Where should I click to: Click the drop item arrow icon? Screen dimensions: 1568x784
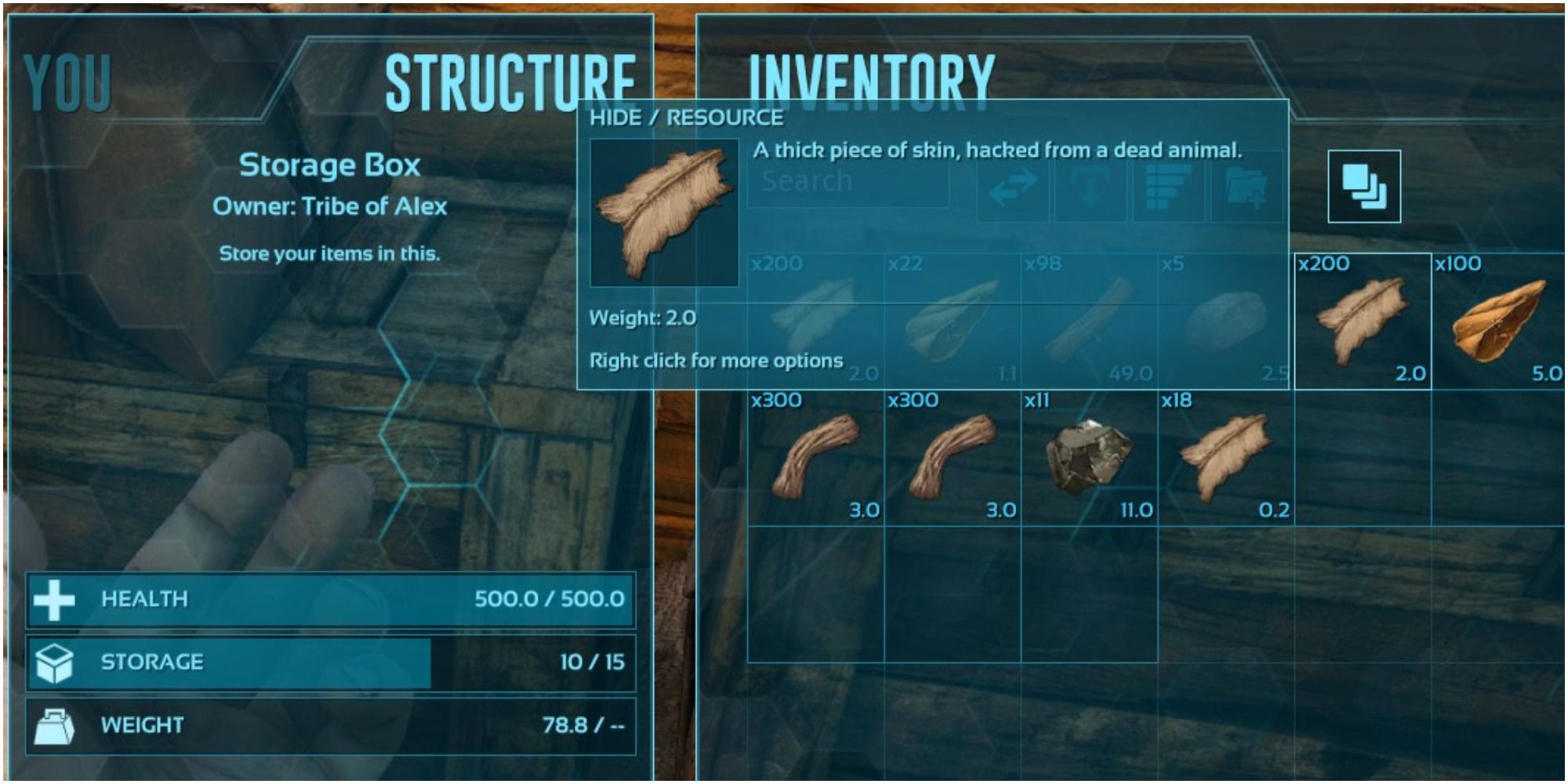[1090, 188]
